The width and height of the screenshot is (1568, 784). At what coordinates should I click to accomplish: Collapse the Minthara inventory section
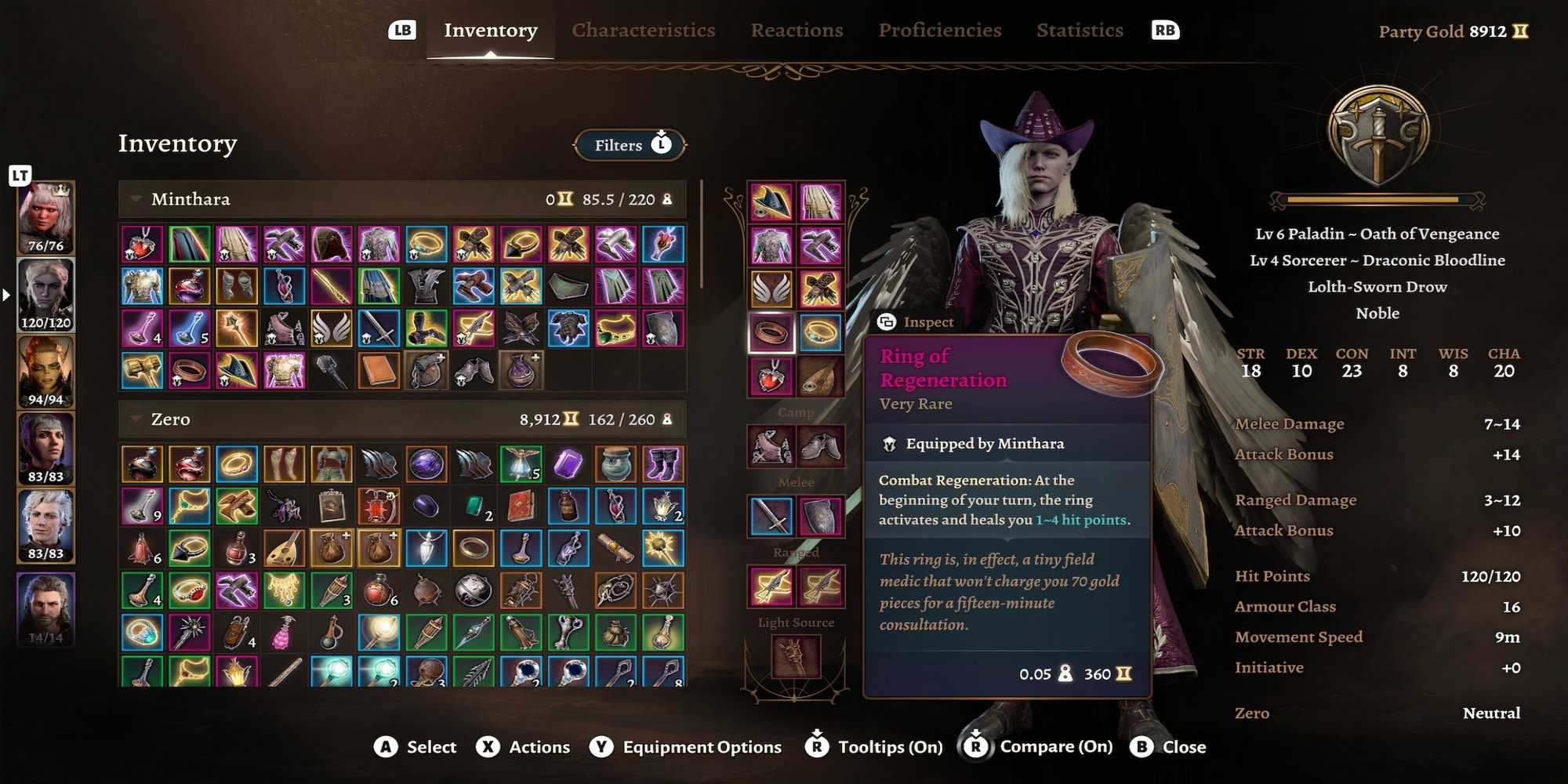pyautogui.click(x=136, y=199)
